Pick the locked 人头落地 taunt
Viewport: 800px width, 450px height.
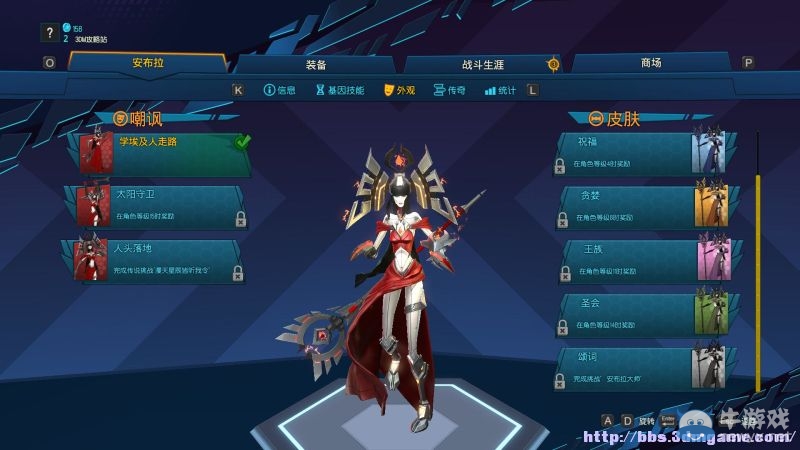click(160, 259)
